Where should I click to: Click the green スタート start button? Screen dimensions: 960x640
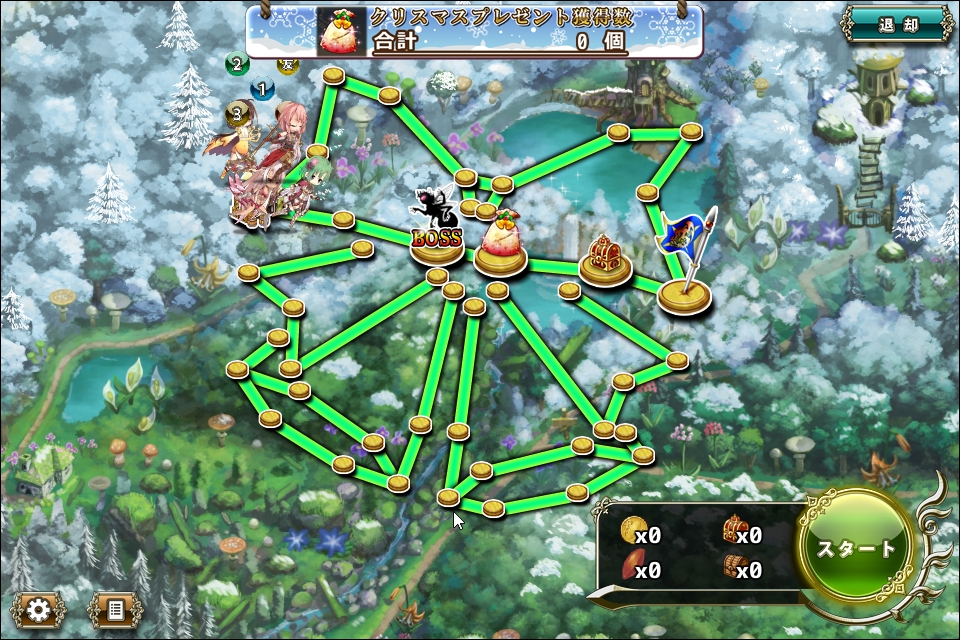coord(857,549)
